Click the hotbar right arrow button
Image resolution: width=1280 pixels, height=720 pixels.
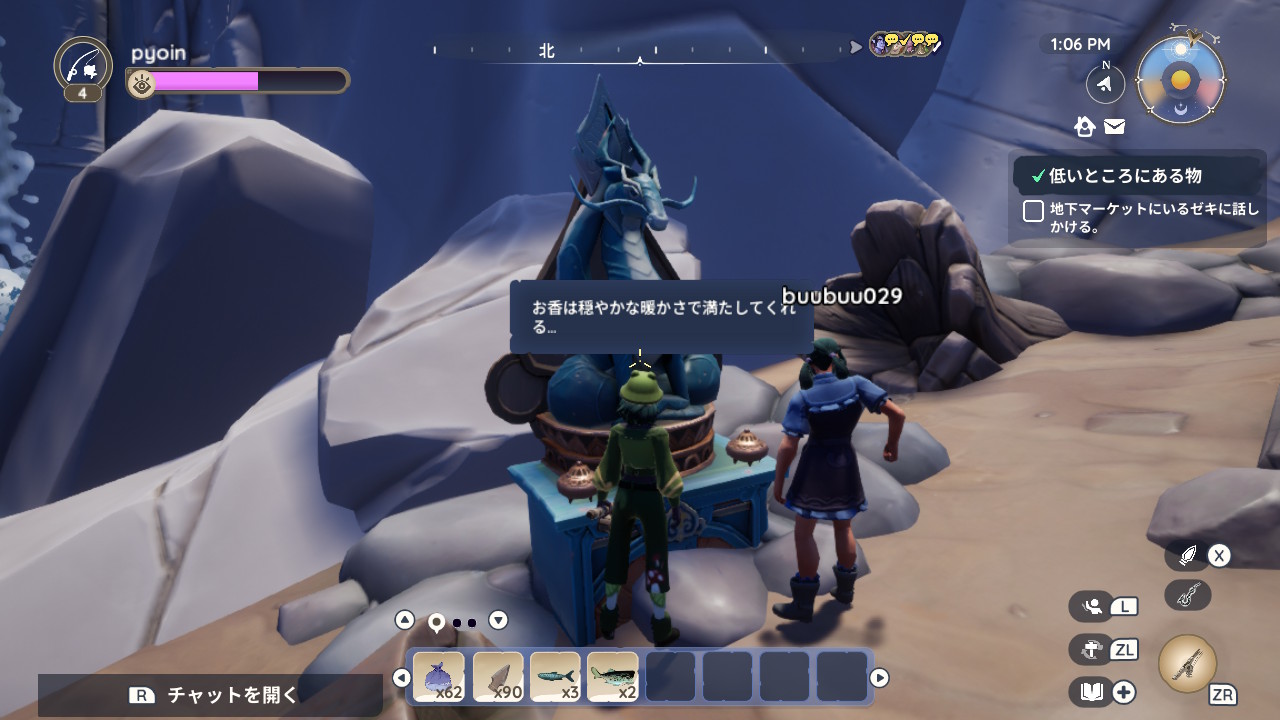click(879, 678)
